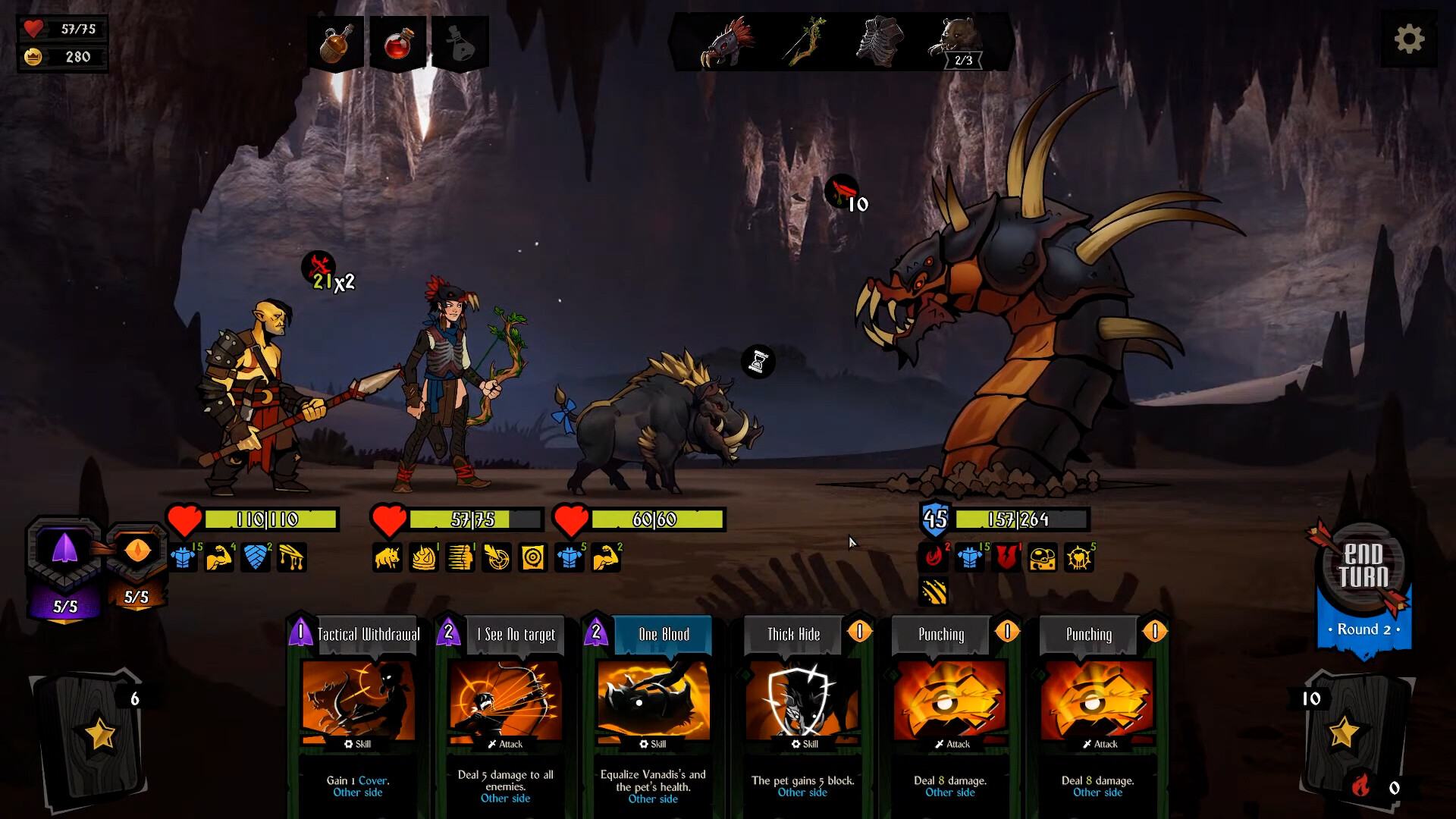Image resolution: width=1456 pixels, height=819 pixels.
Task: Inspect the vine bow relic
Action: 806,42
